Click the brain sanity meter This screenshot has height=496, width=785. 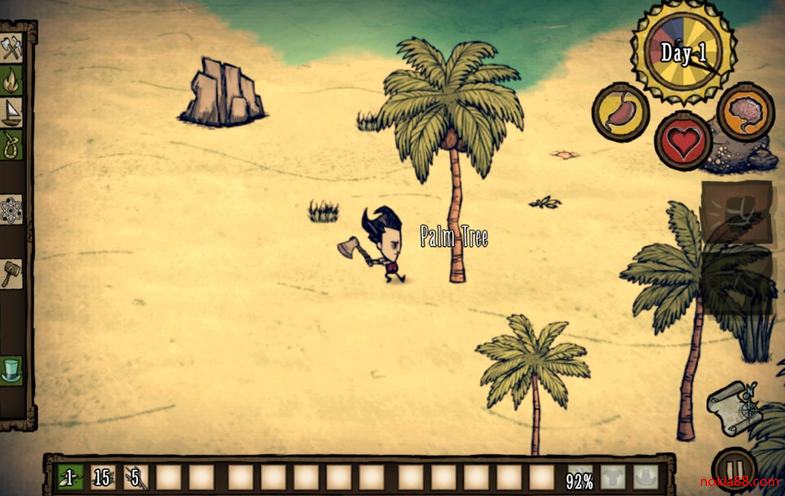pyautogui.click(x=745, y=111)
